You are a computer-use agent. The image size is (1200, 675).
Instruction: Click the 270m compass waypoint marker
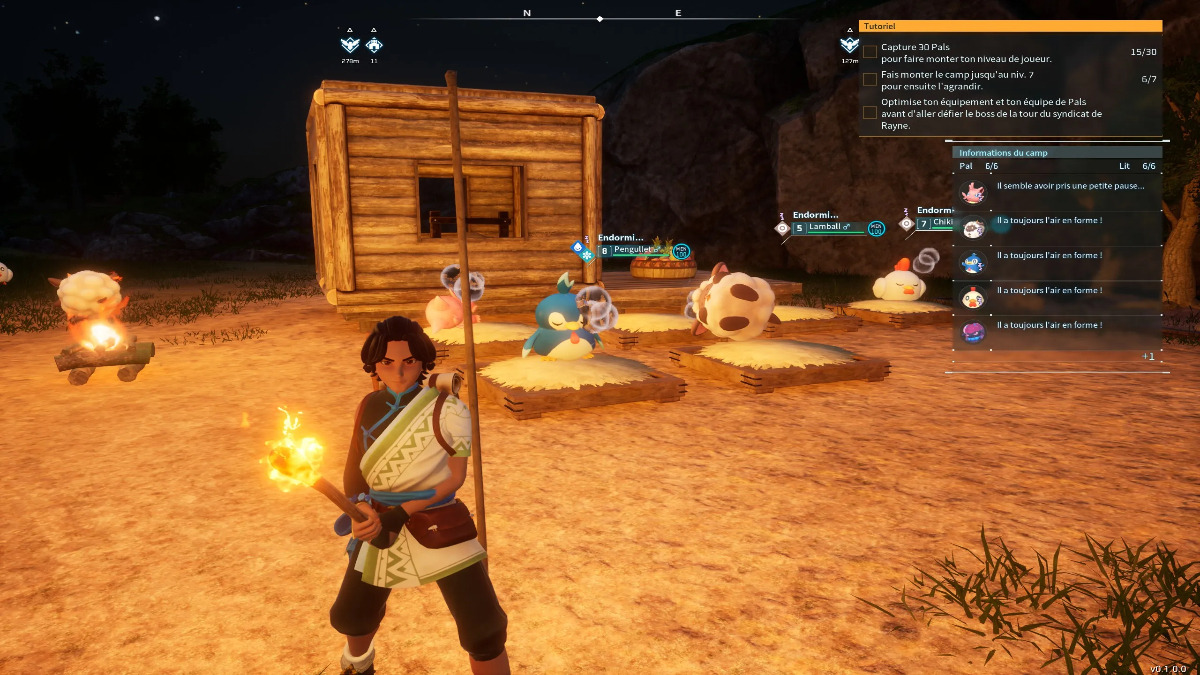(x=350, y=45)
